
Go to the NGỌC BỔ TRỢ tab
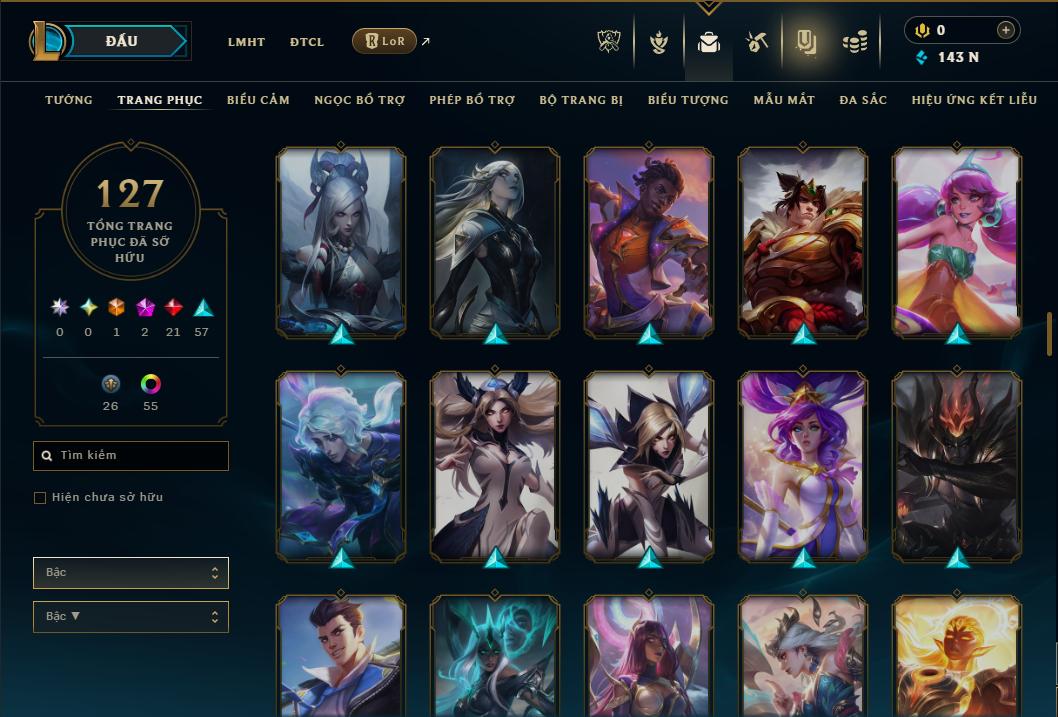point(359,100)
